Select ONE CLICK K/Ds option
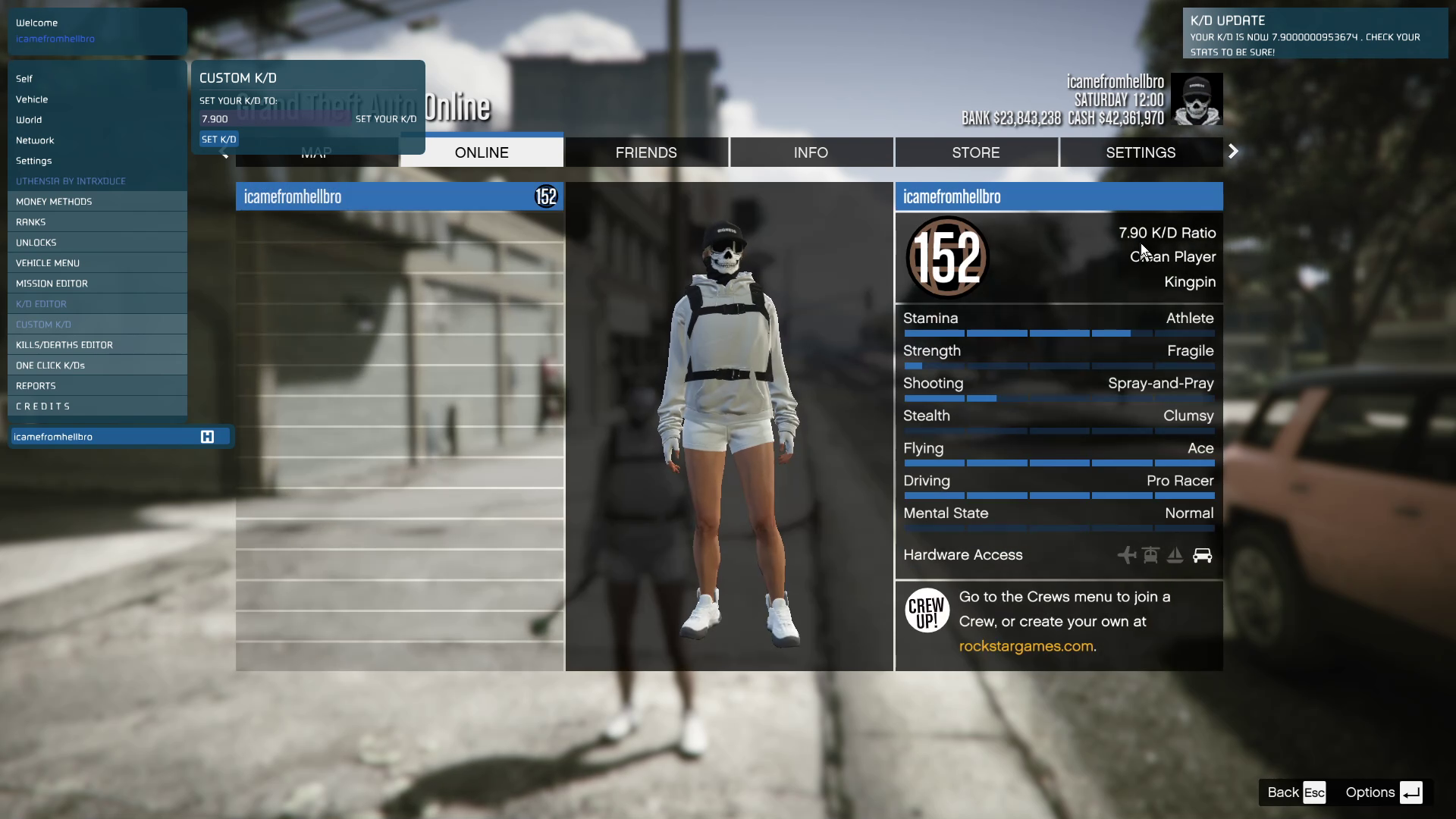The width and height of the screenshot is (1456, 819). [50, 366]
